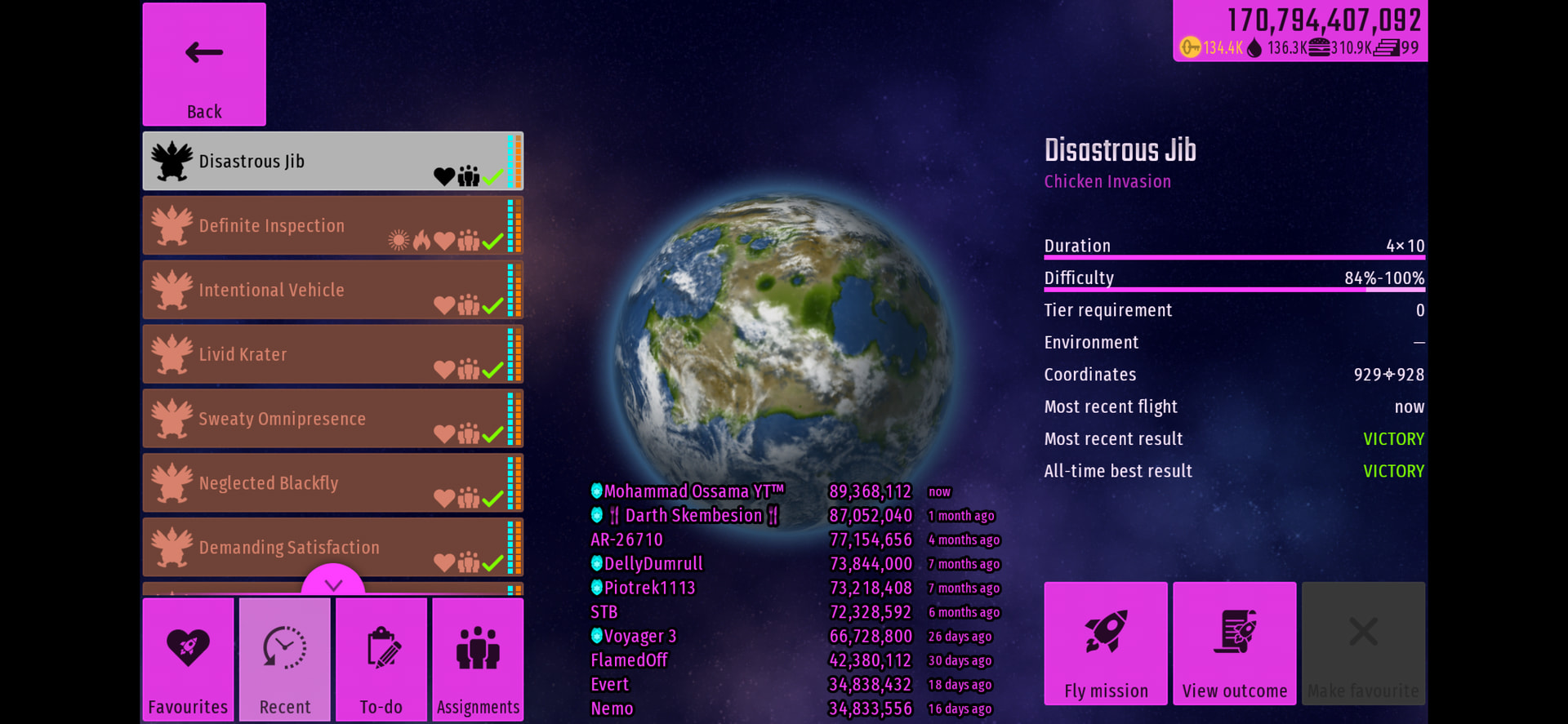Viewport: 1568px width, 724px height.
Task: Select Livid Krater from the mission list
Action: click(x=332, y=354)
